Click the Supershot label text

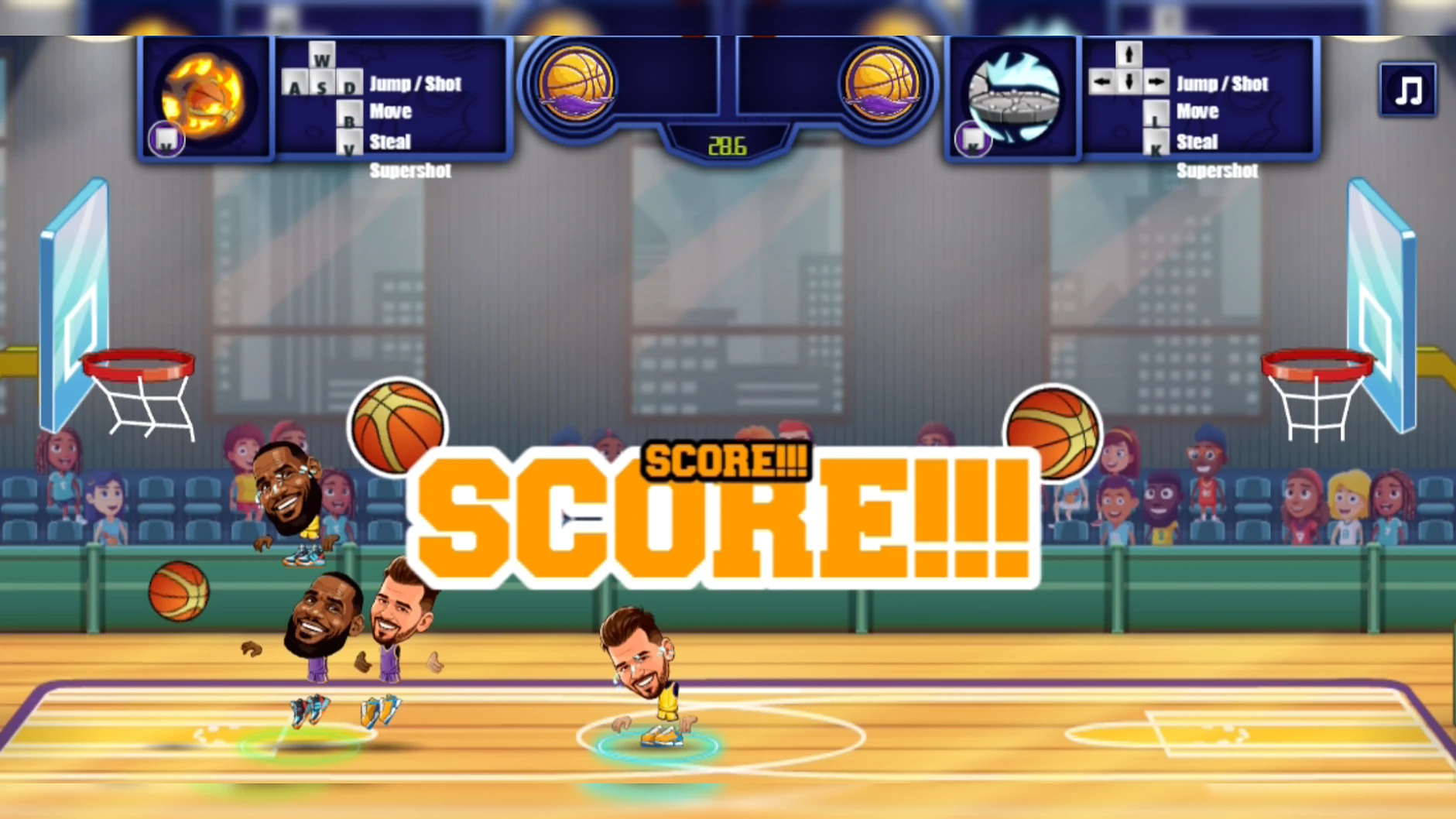[x=410, y=171]
